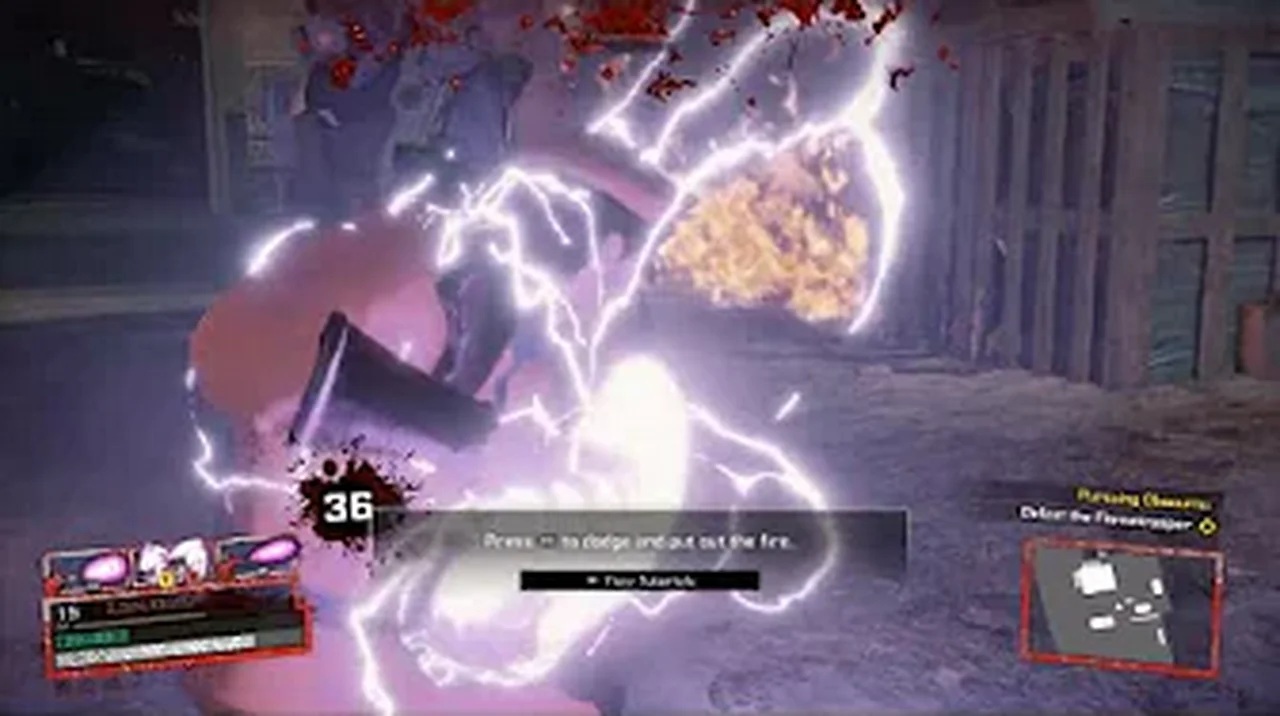
Task: Open the minimap
Action: click(x=1120, y=603)
